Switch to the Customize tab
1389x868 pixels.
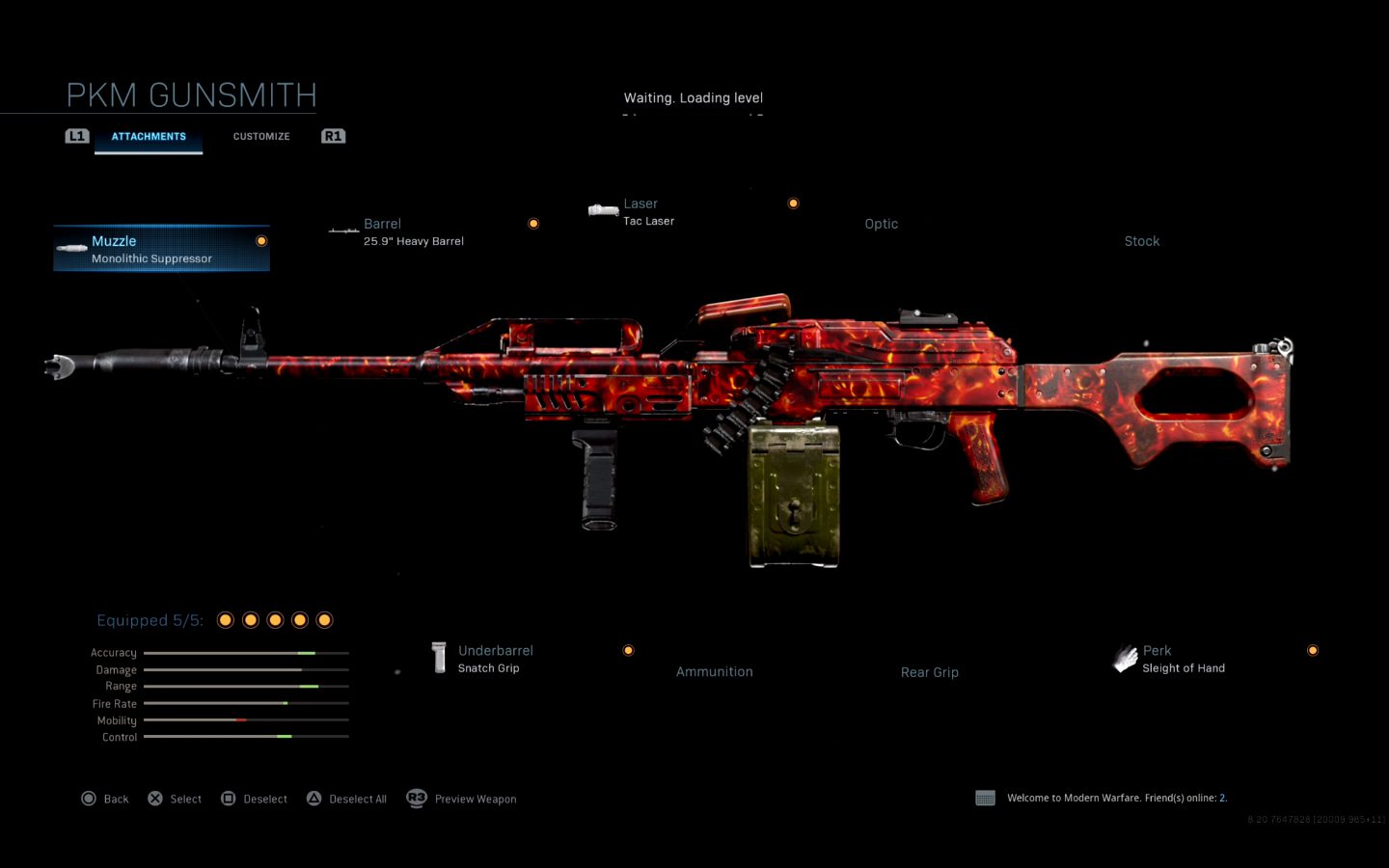point(260,136)
